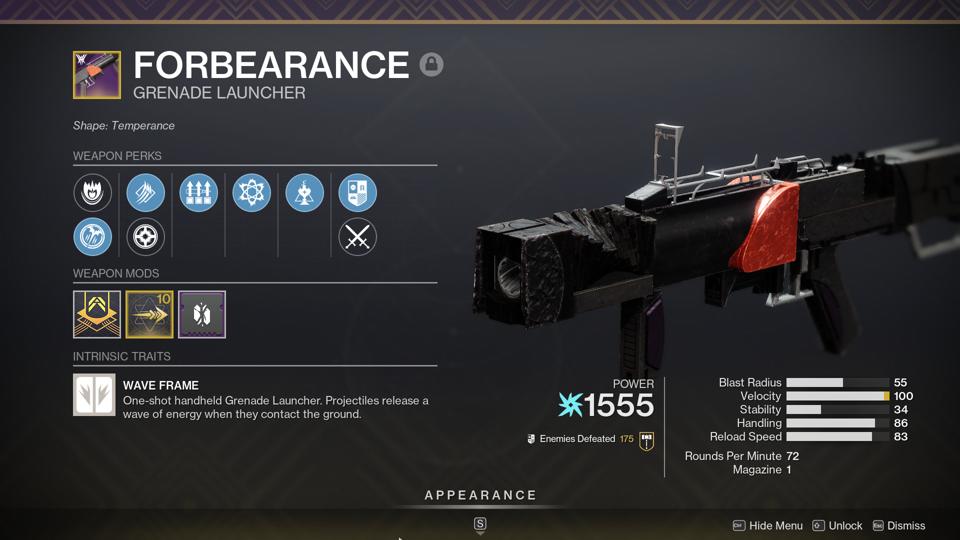Pick the crosshair reticle perk
This screenshot has height=540, width=960.
tap(146, 237)
